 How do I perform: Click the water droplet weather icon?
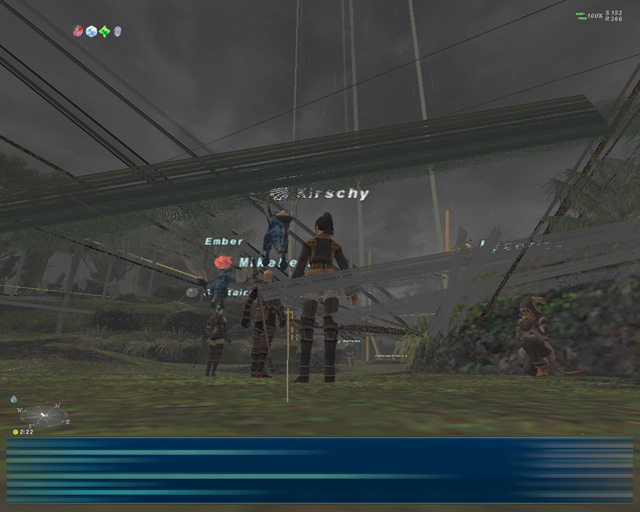14,399
